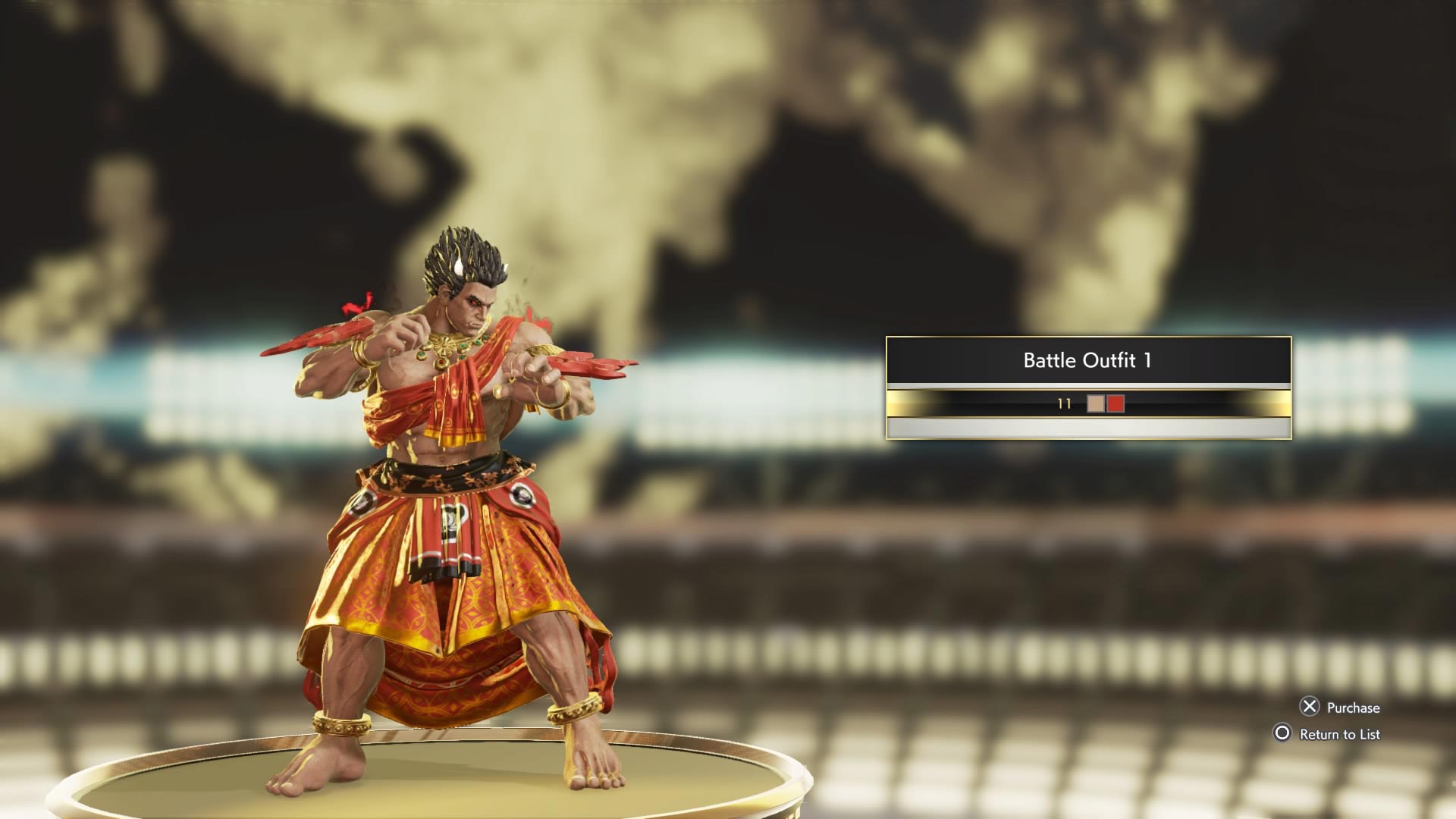Click the character model preview
Screen dimensions: 1456x819
(x=455, y=493)
